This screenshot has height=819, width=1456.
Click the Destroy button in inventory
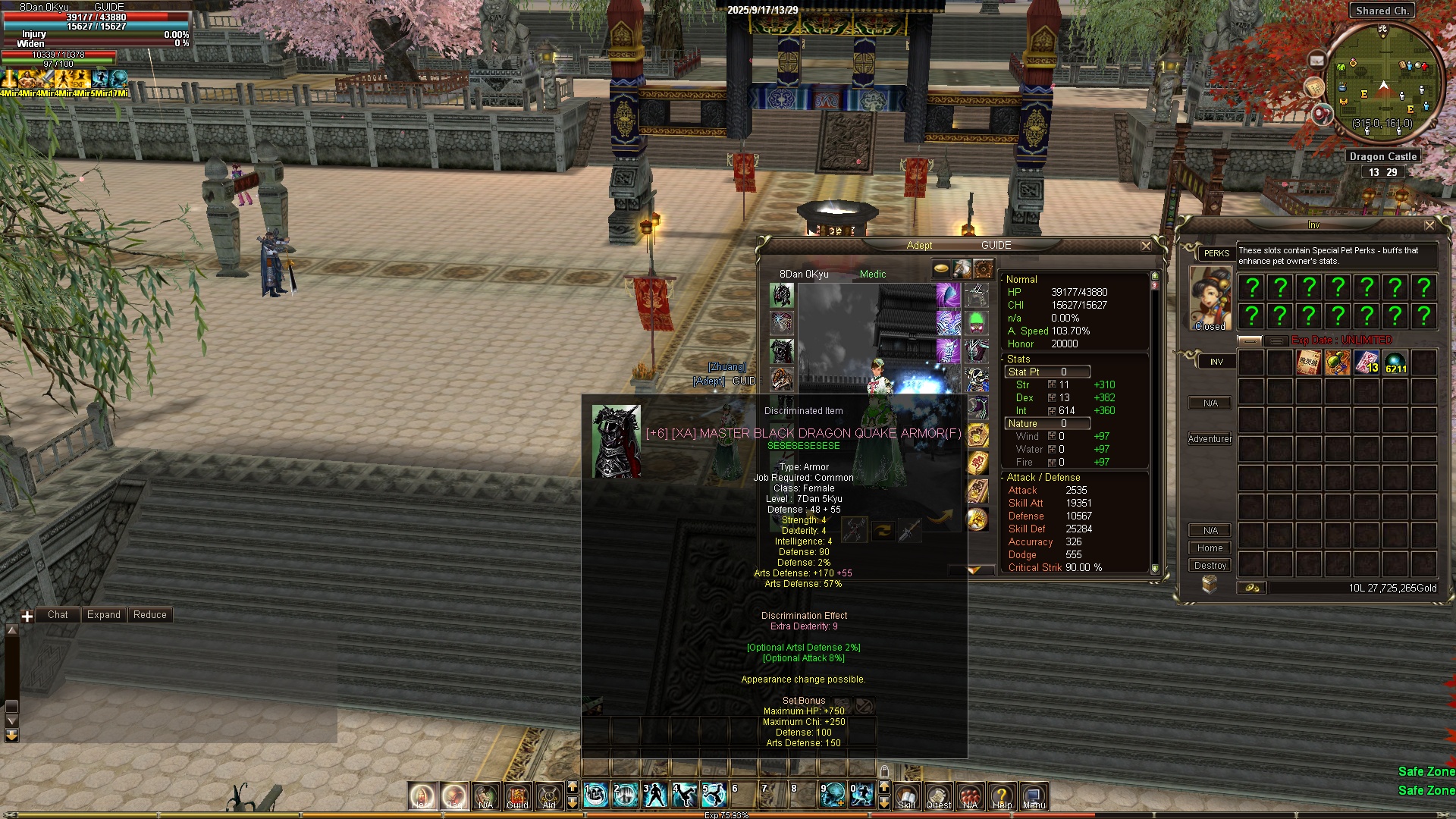tap(1210, 566)
